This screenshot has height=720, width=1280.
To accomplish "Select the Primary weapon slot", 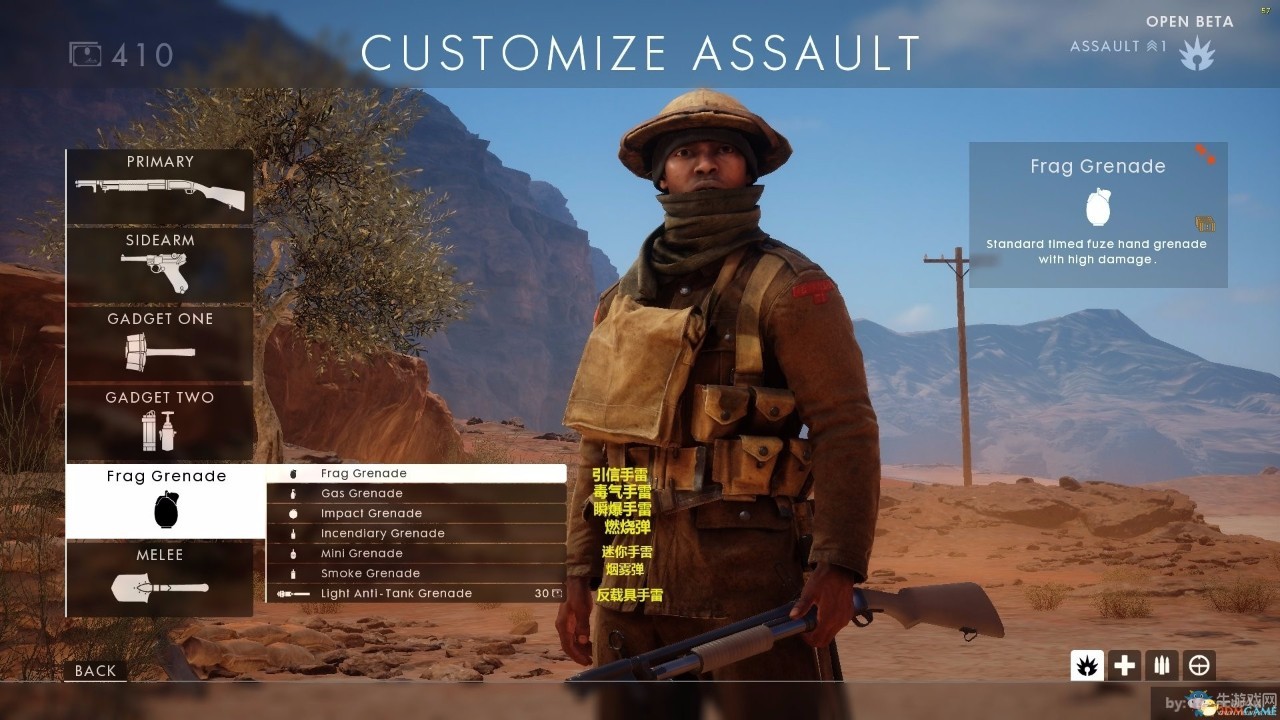I will [x=160, y=186].
